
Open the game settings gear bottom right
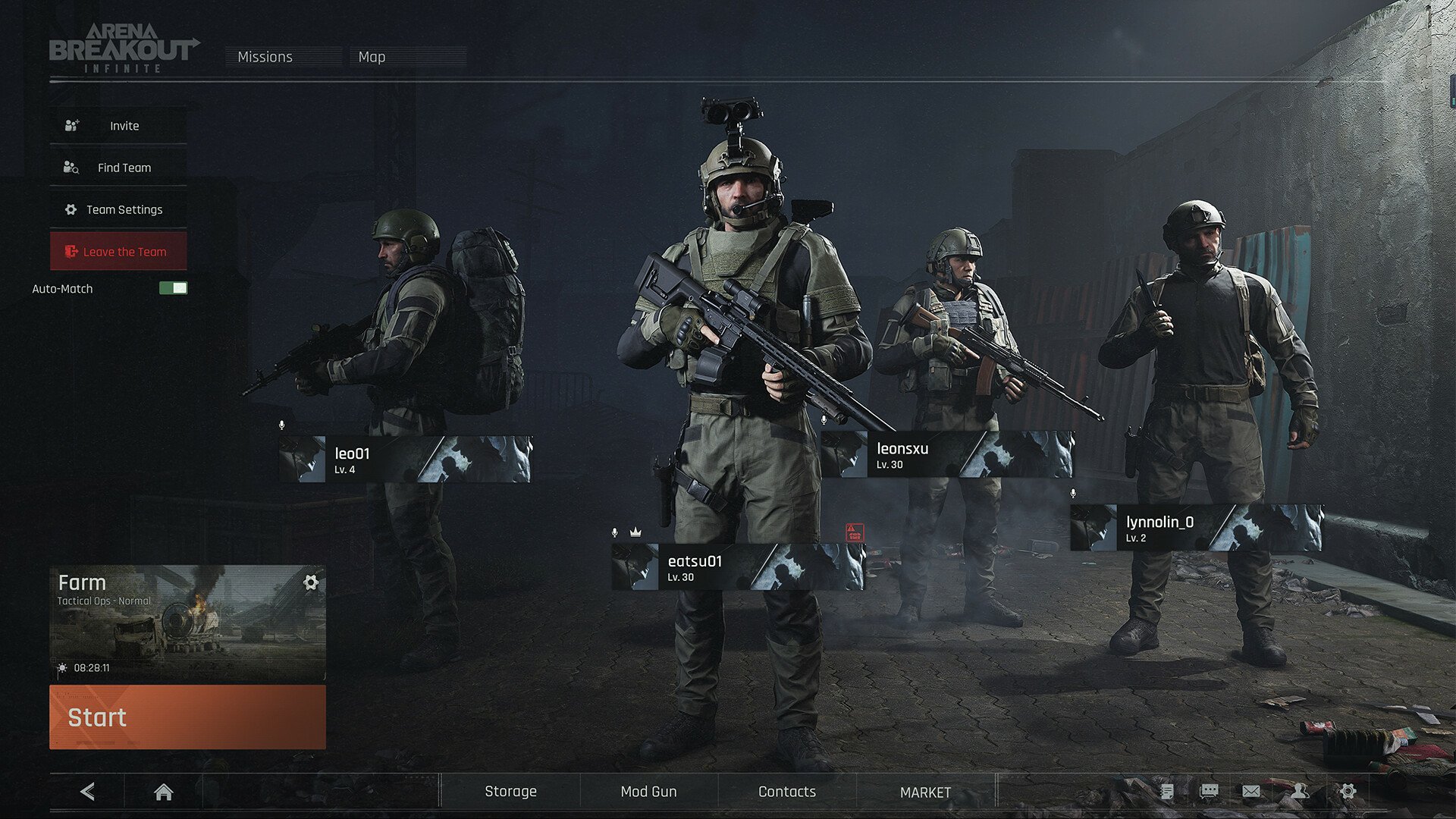tap(1348, 791)
